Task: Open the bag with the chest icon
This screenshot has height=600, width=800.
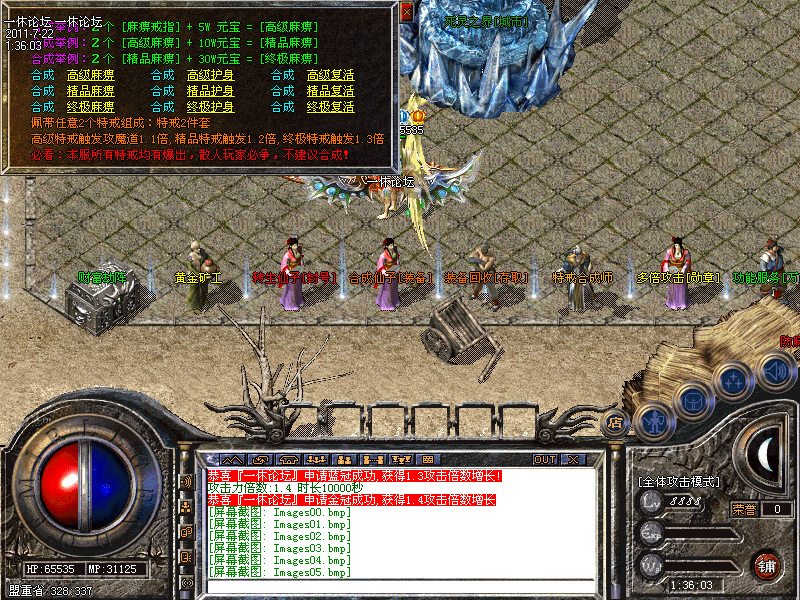Action: point(694,401)
